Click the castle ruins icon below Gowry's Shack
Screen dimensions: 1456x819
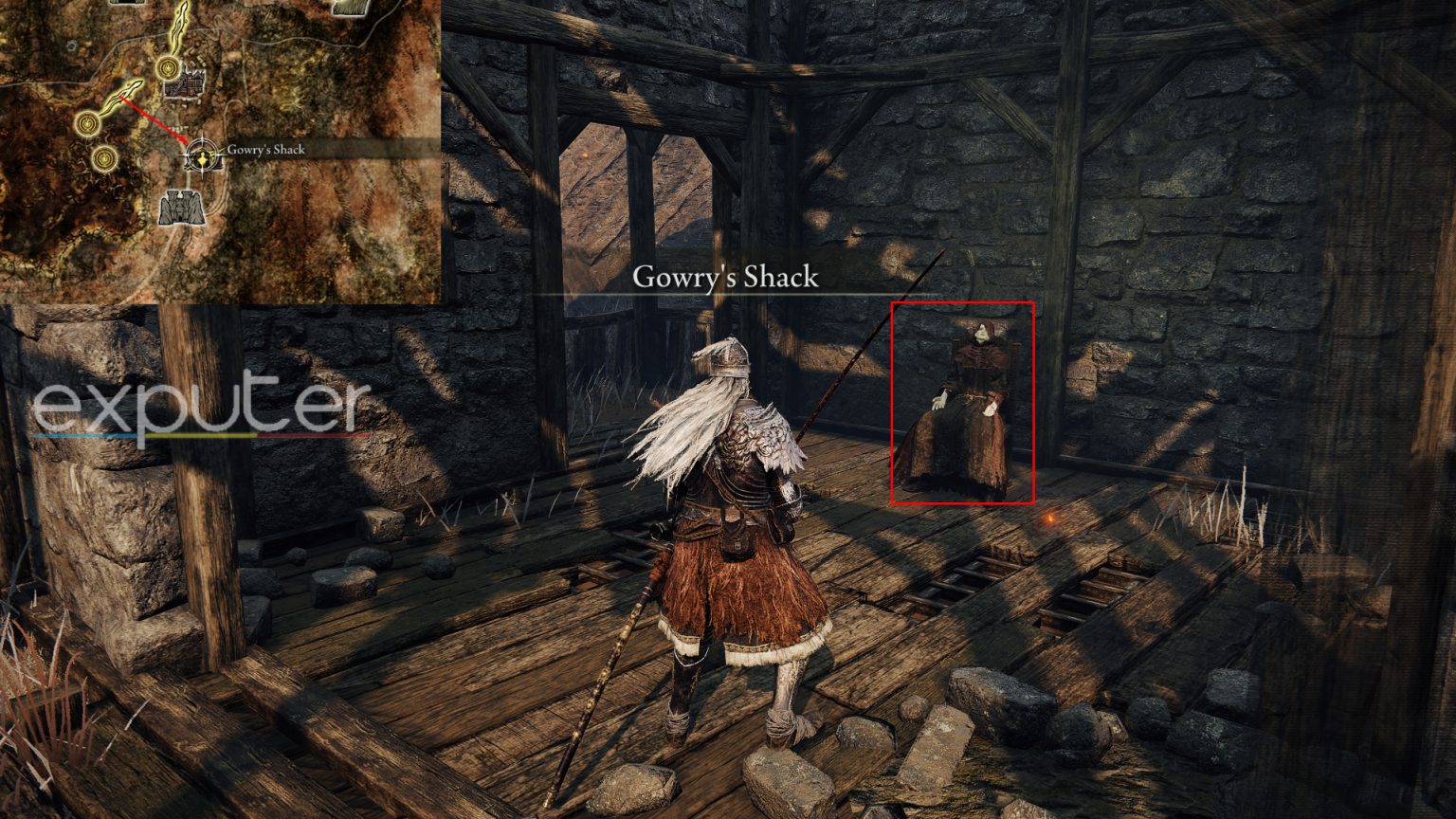click(x=179, y=207)
